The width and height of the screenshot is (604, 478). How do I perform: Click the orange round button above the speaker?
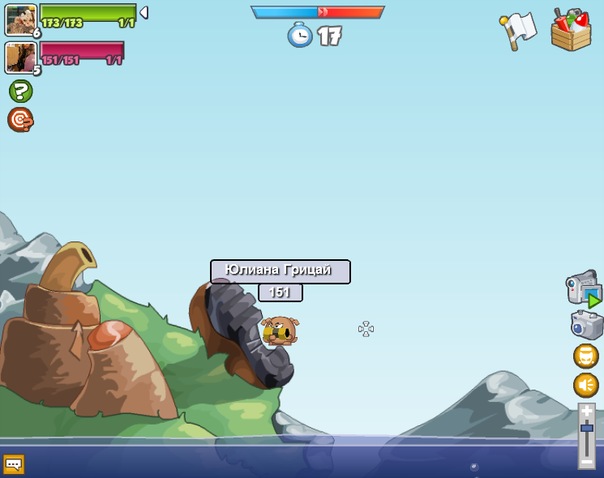coord(586,356)
